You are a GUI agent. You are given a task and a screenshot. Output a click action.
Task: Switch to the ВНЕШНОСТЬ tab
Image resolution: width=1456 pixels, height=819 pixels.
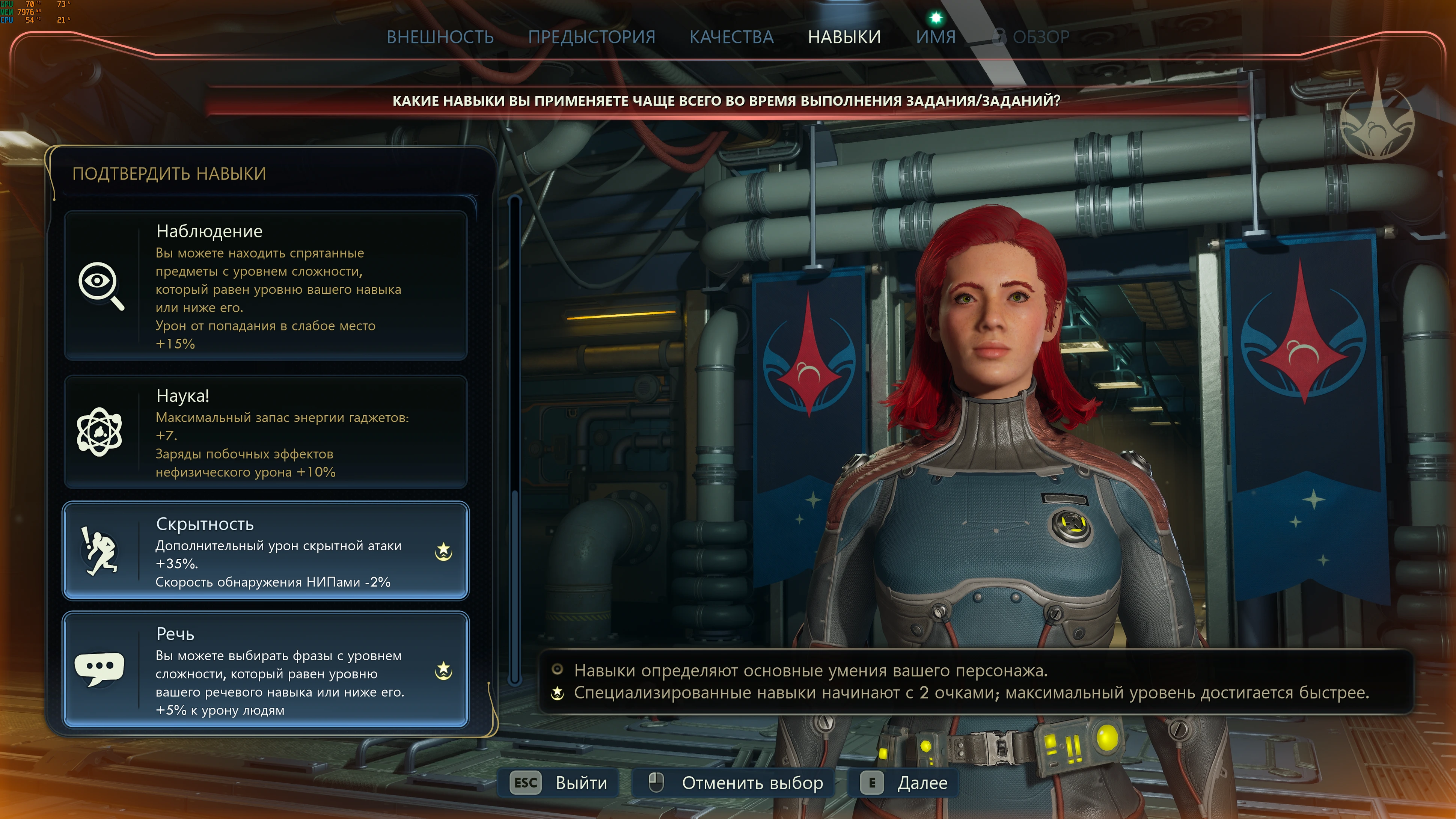[x=440, y=37]
